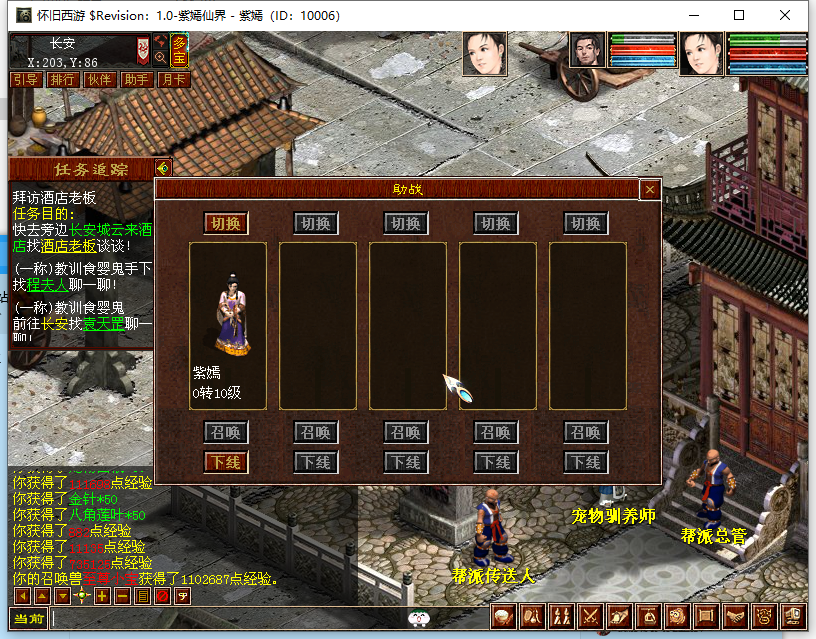Viewport: 816px width, 639px height.
Task: Open the crossed swords icon in the bottom toolbar
Action: click(590, 617)
